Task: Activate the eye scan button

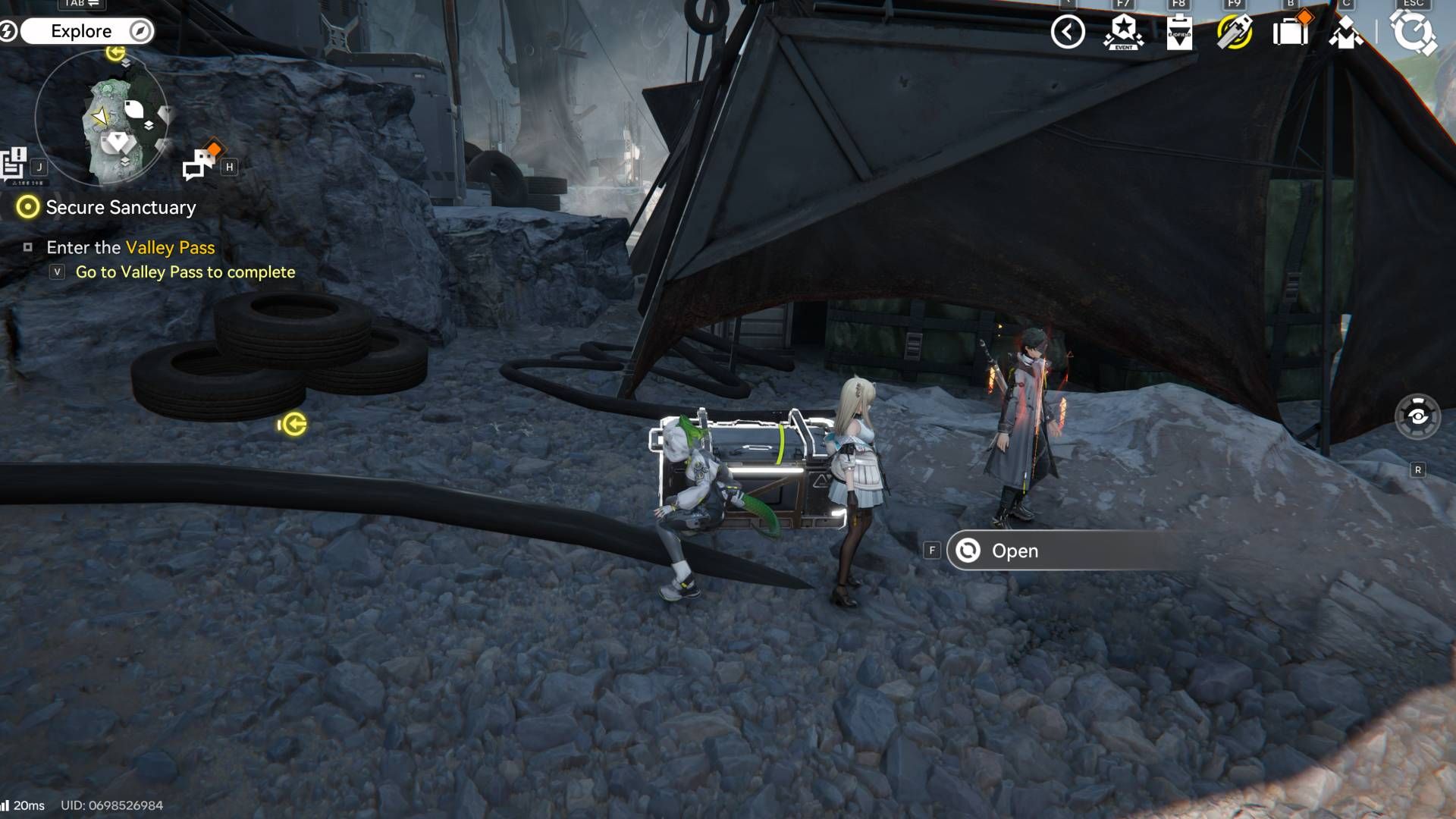Action: [x=1417, y=416]
